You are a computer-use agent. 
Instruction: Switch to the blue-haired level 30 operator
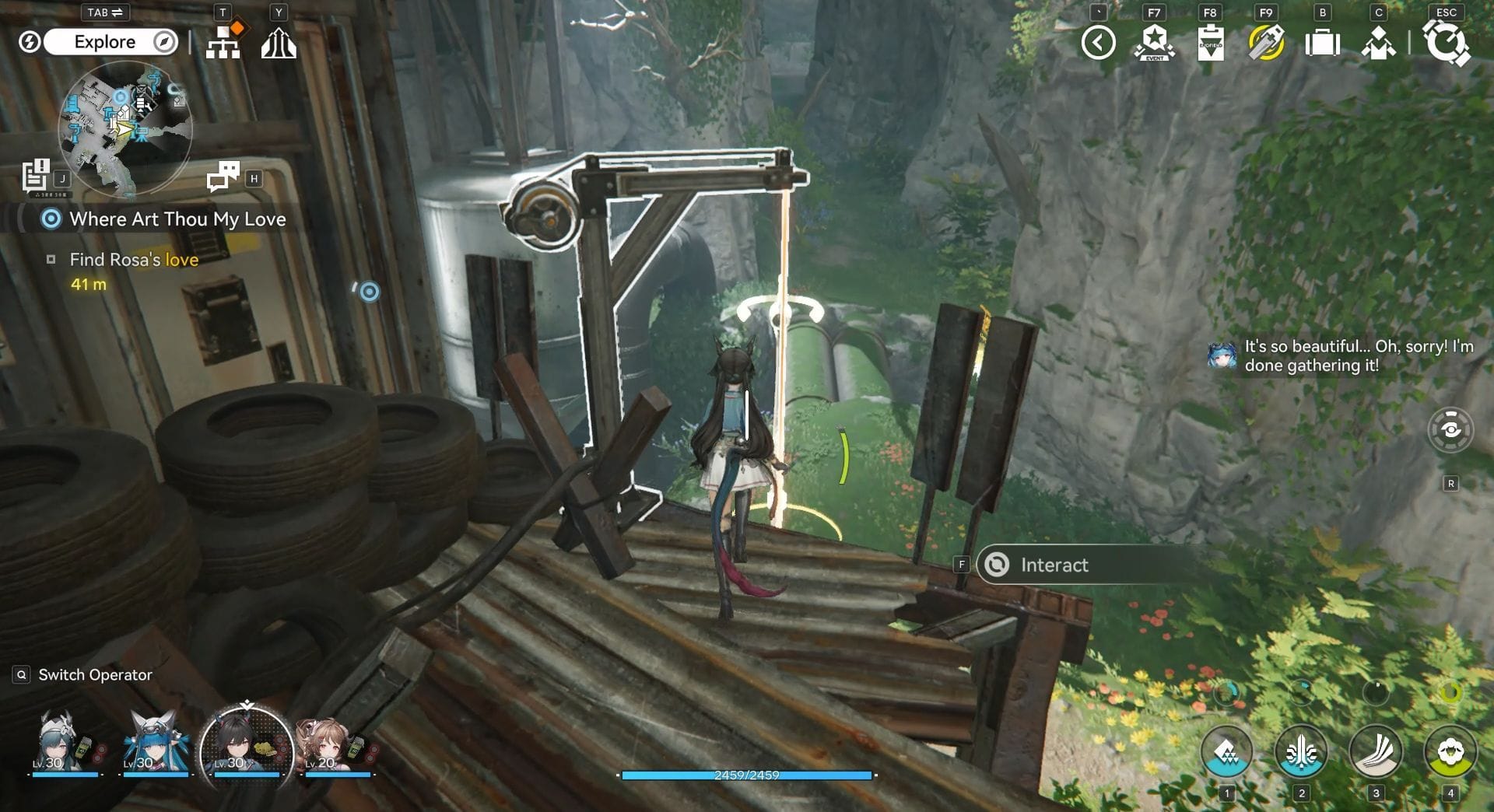pos(156,744)
